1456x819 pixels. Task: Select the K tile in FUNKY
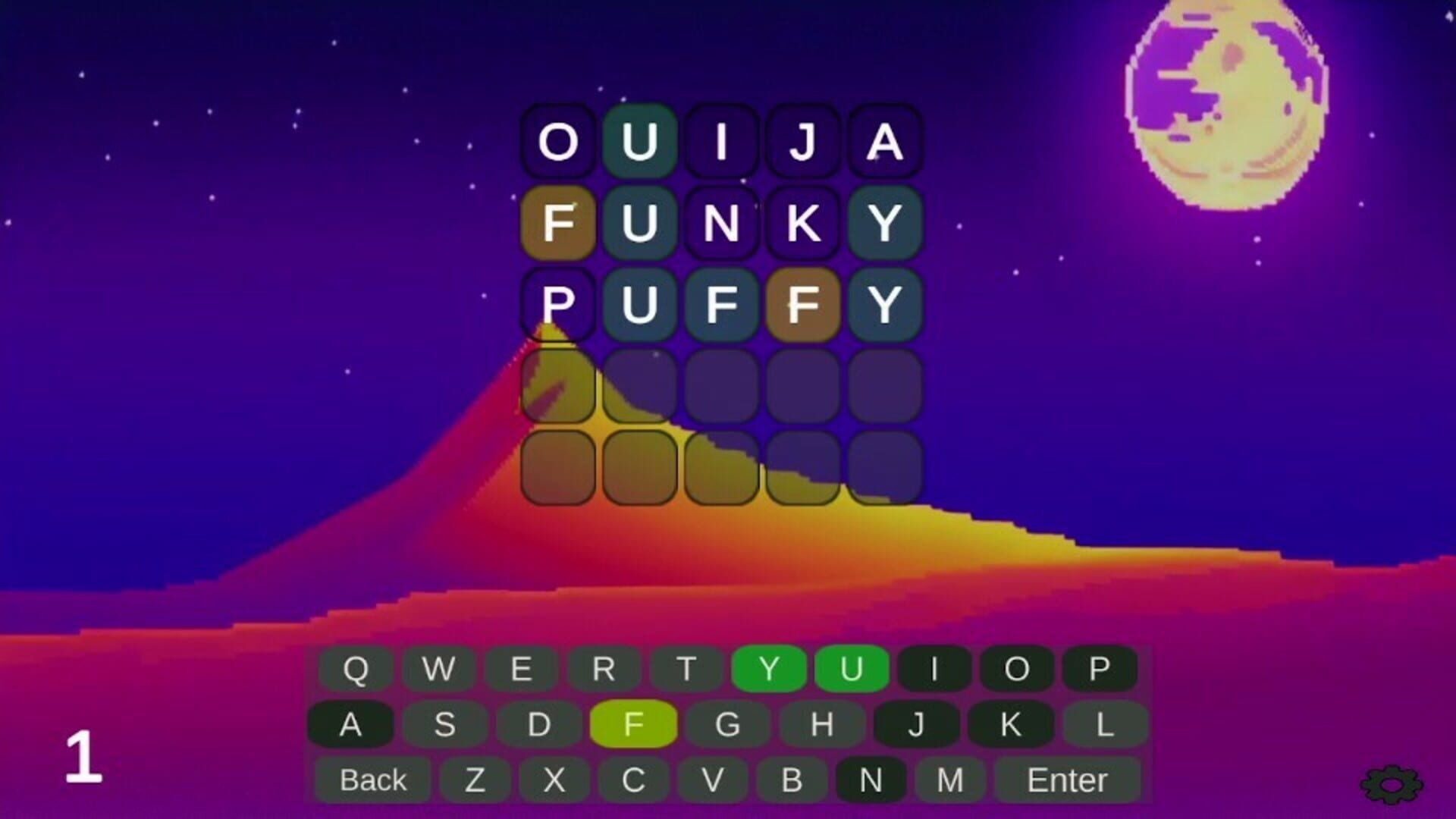[804, 224]
